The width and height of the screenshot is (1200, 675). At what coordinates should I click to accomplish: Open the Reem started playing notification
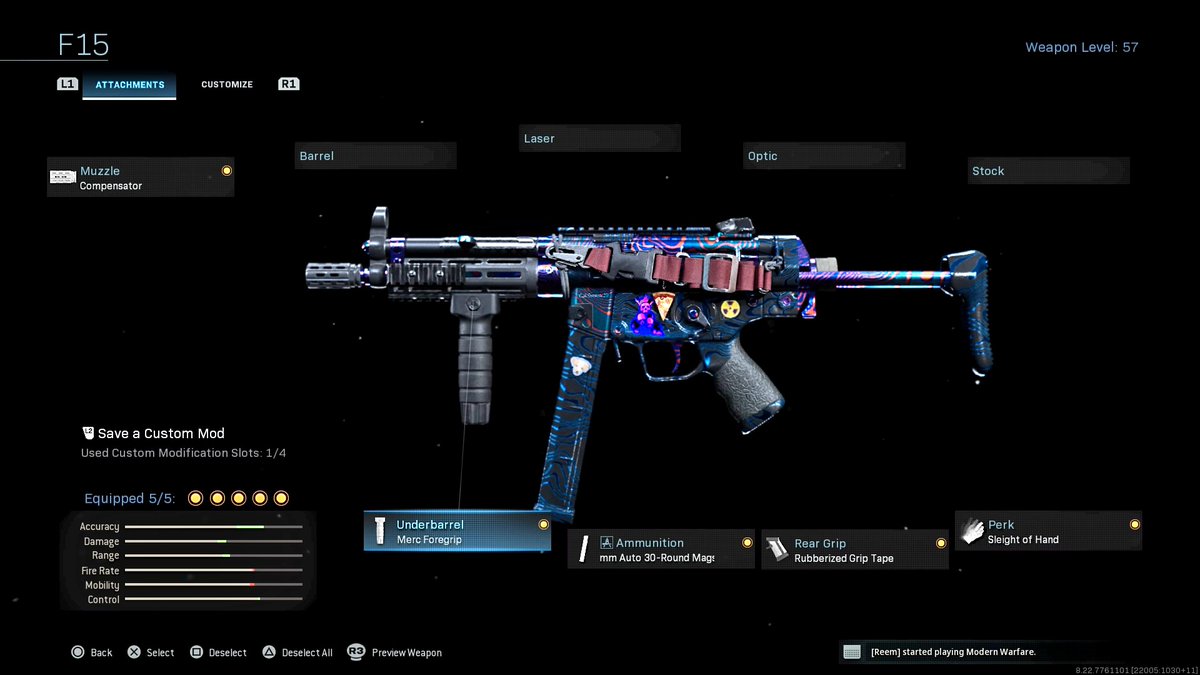tap(950, 652)
